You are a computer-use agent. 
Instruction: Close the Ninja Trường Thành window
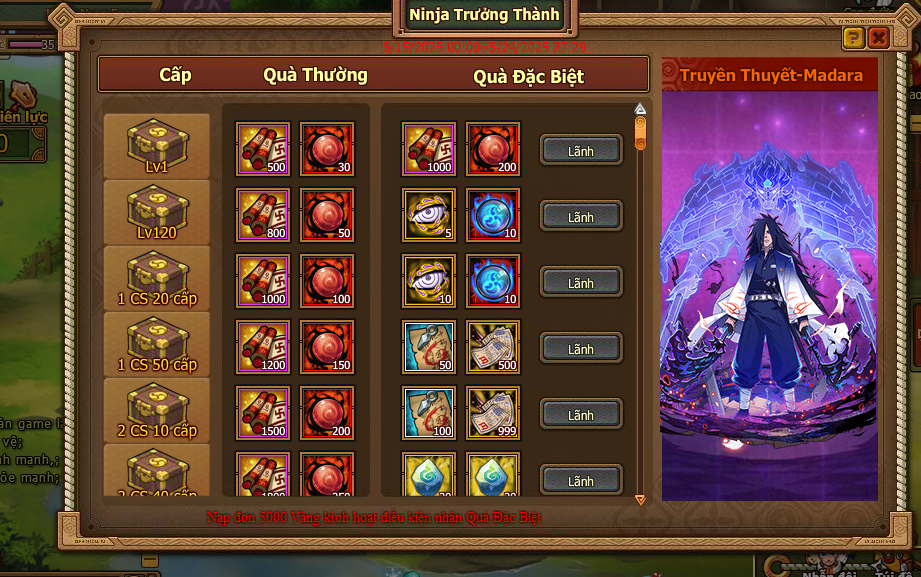878,39
